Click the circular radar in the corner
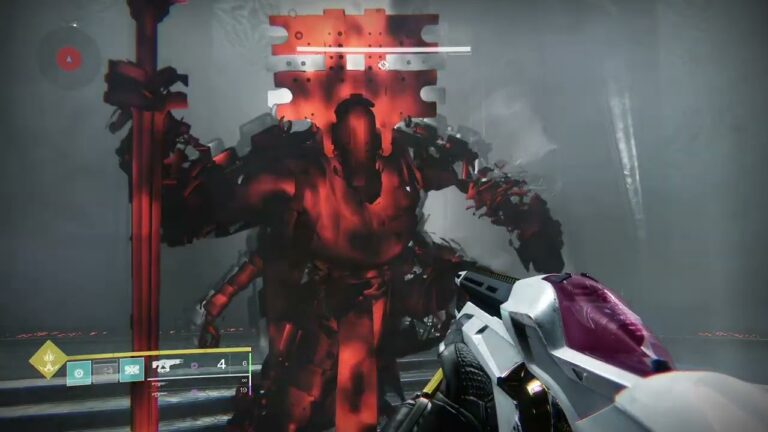 tap(68, 57)
